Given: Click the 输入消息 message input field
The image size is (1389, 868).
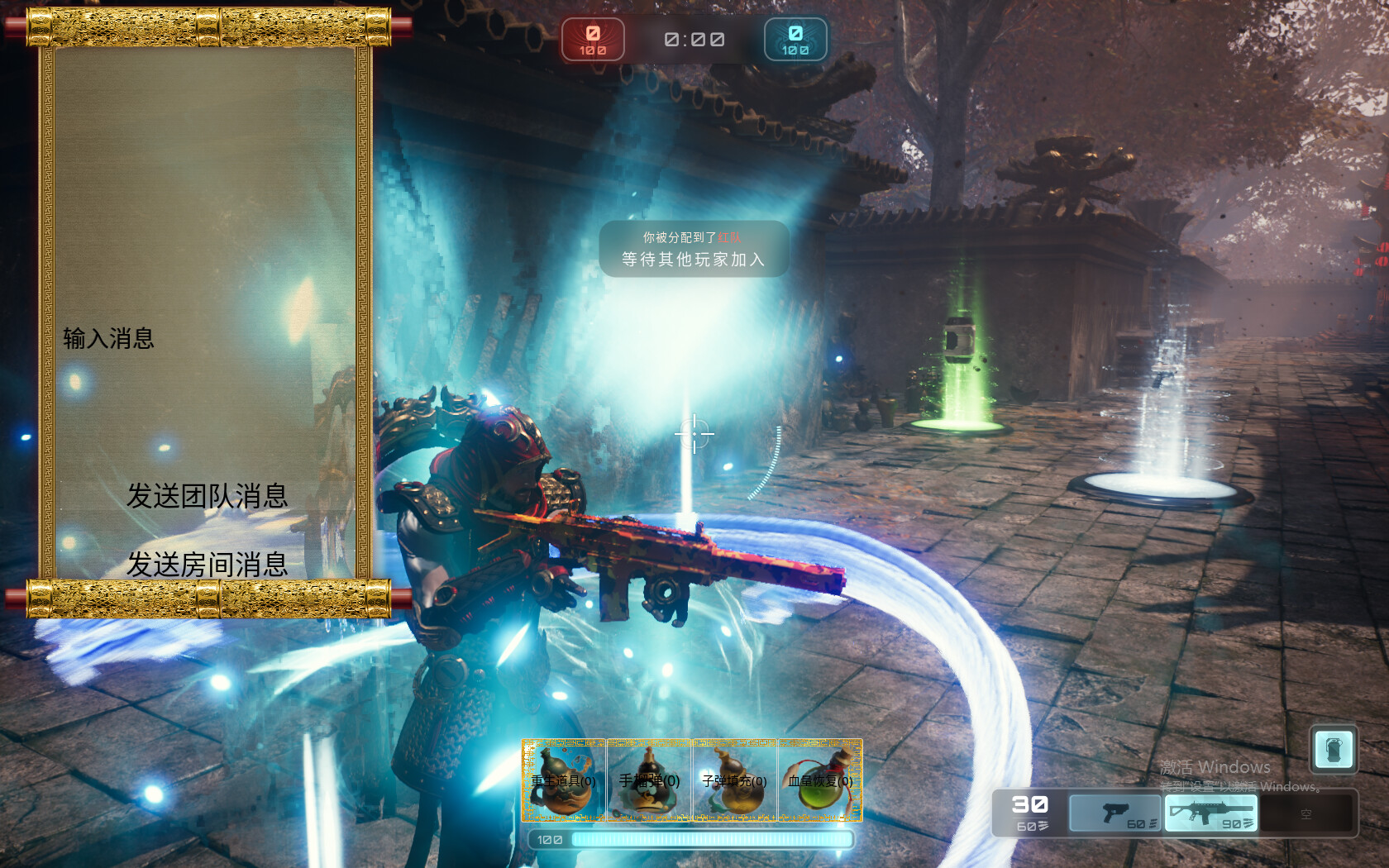Looking at the screenshot, I should click(x=109, y=337).
